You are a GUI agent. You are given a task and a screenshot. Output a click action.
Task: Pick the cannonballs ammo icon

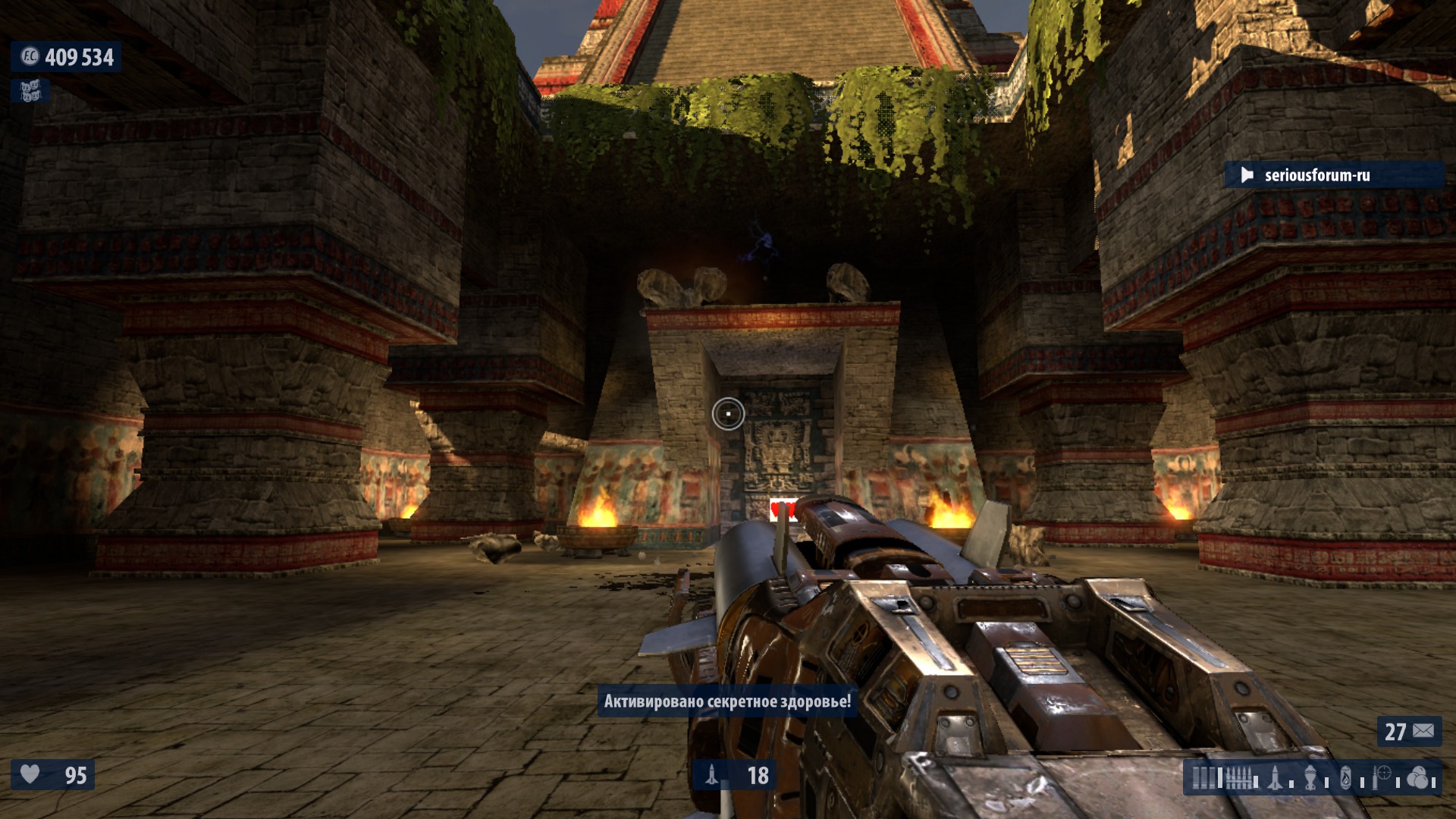(x=1417, y=778)
